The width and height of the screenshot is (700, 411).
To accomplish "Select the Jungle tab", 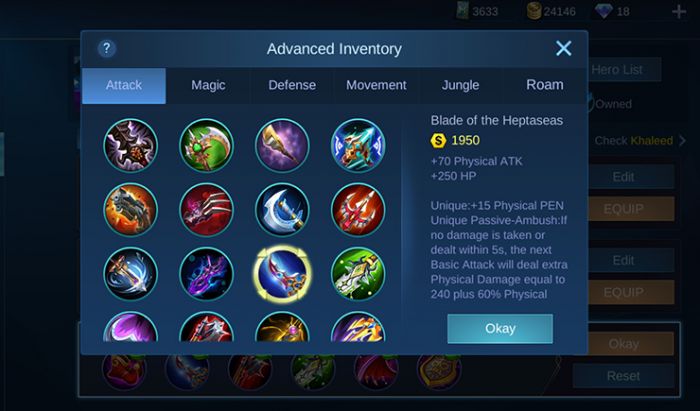I will (460, 85).
